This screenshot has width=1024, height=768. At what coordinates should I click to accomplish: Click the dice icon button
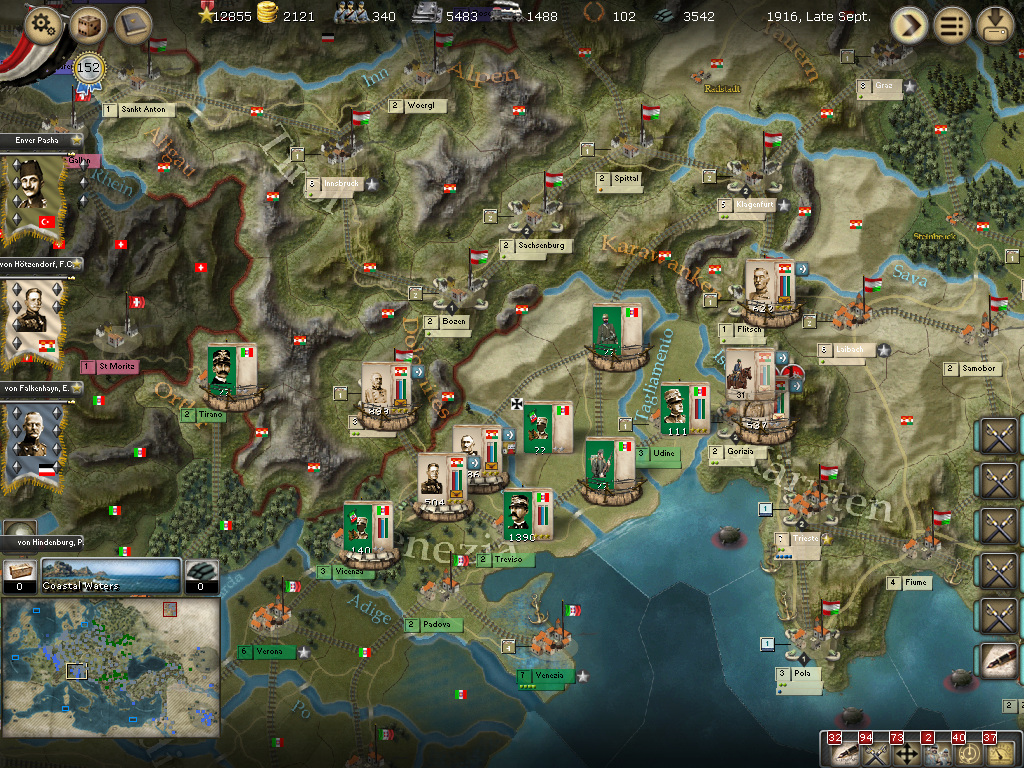click(88, 26)
